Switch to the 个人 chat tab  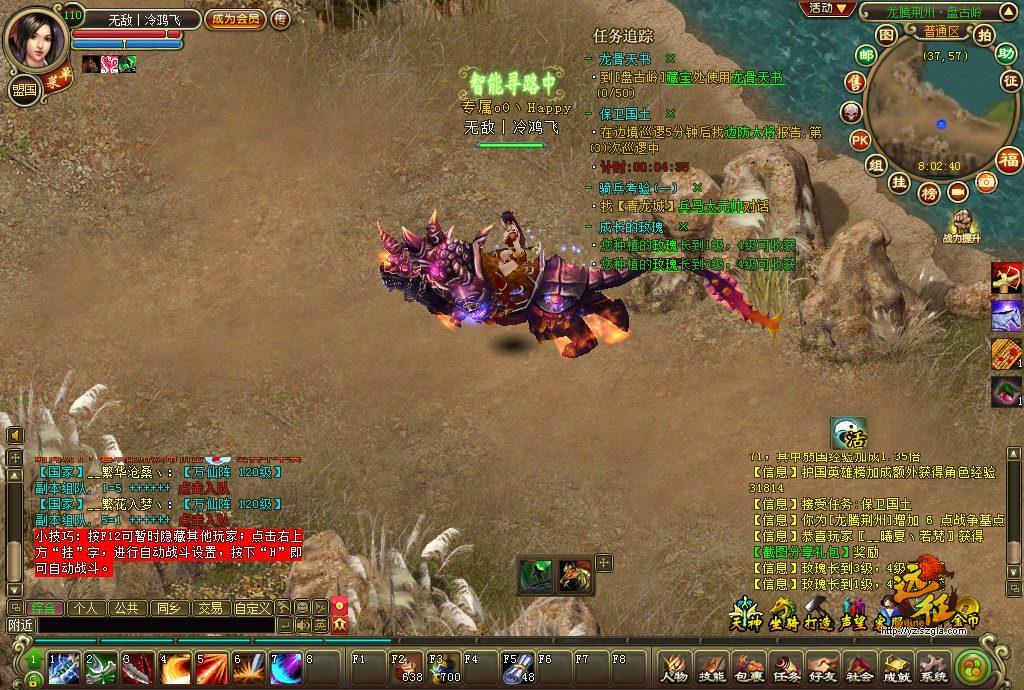point(85,607)
